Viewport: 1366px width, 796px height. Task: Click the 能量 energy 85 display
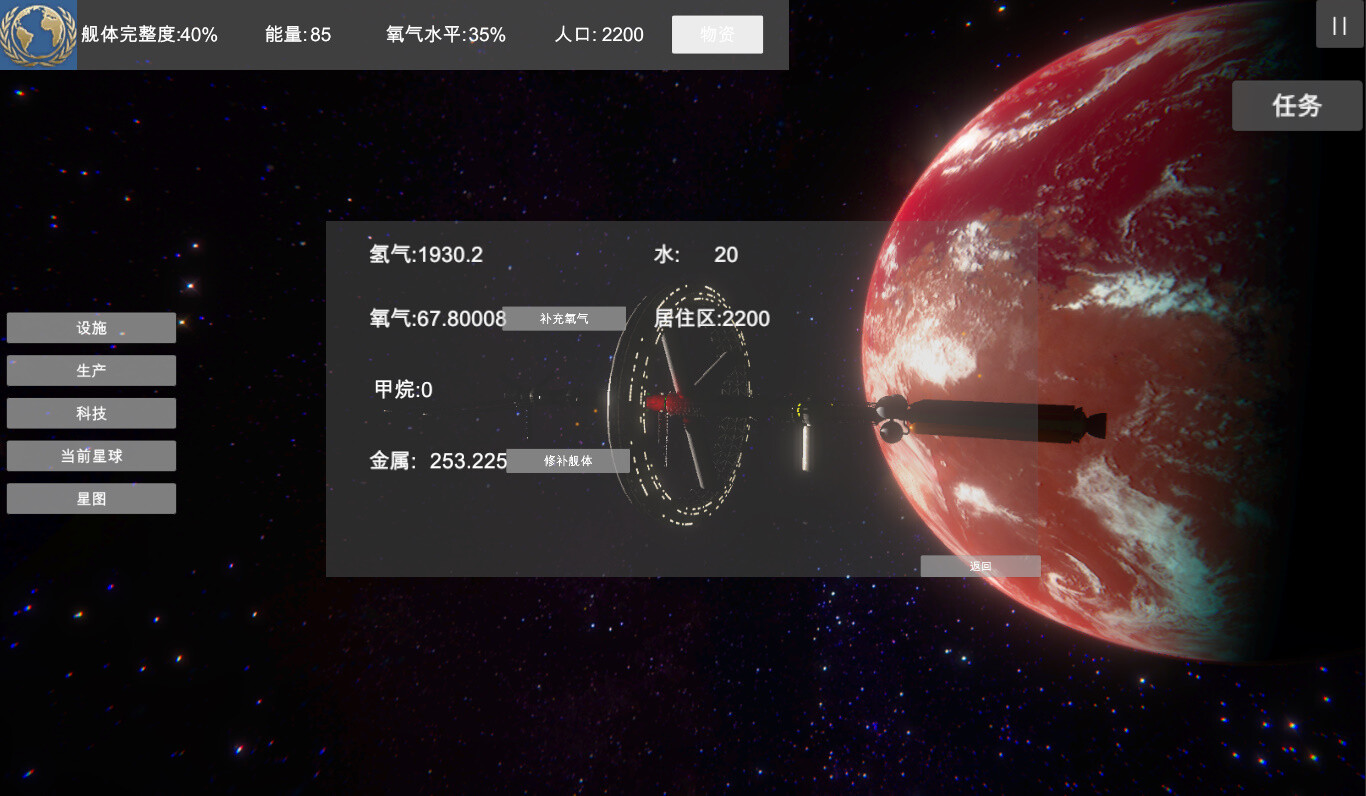pos(298,34)
